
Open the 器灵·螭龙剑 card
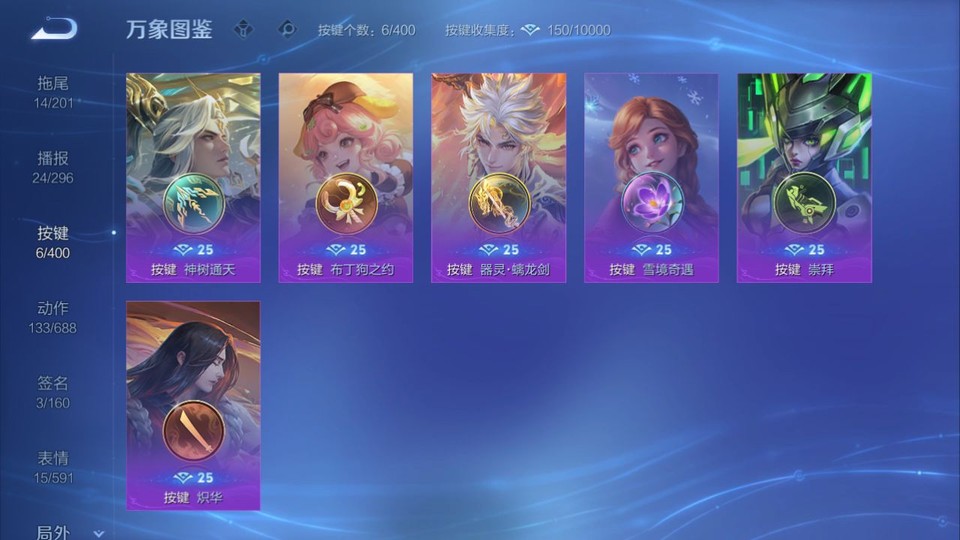click(498, 177)
